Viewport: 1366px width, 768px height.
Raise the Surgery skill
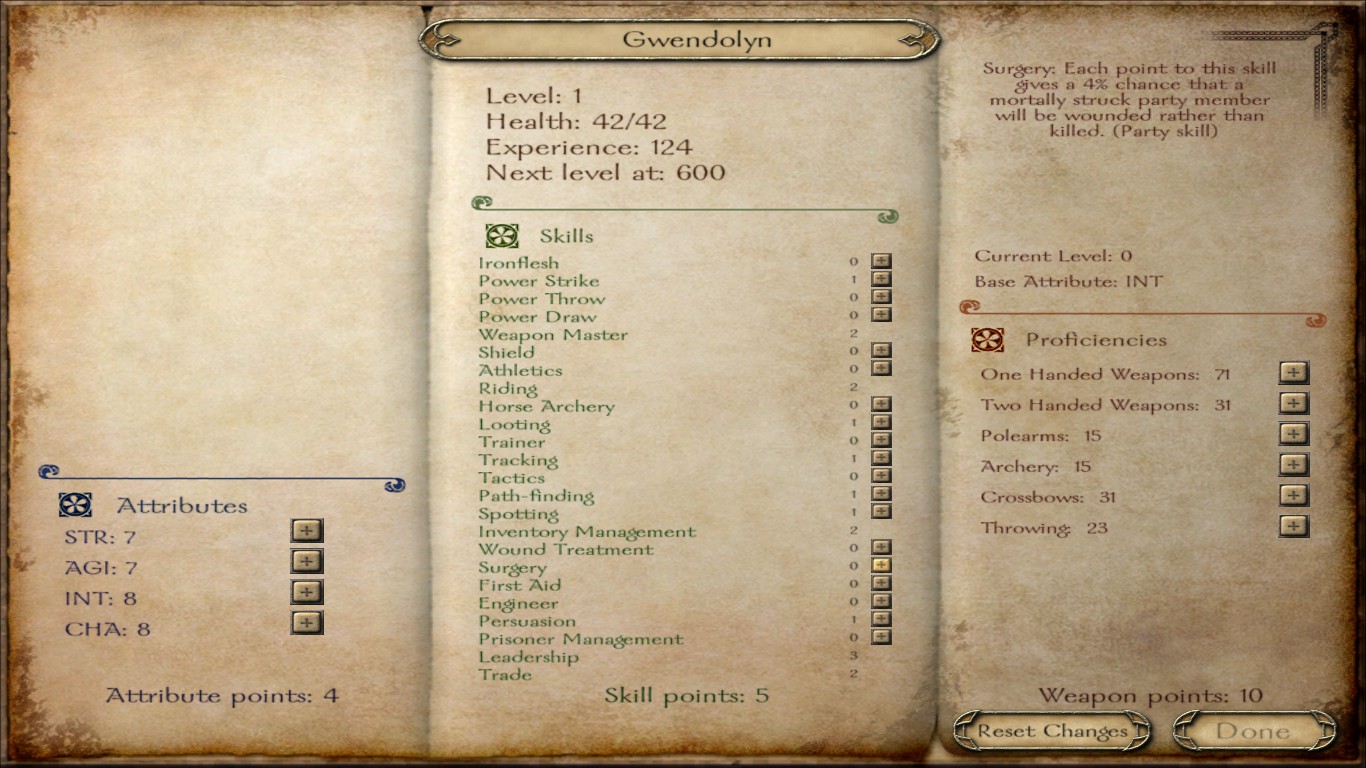tap(881, 566)
